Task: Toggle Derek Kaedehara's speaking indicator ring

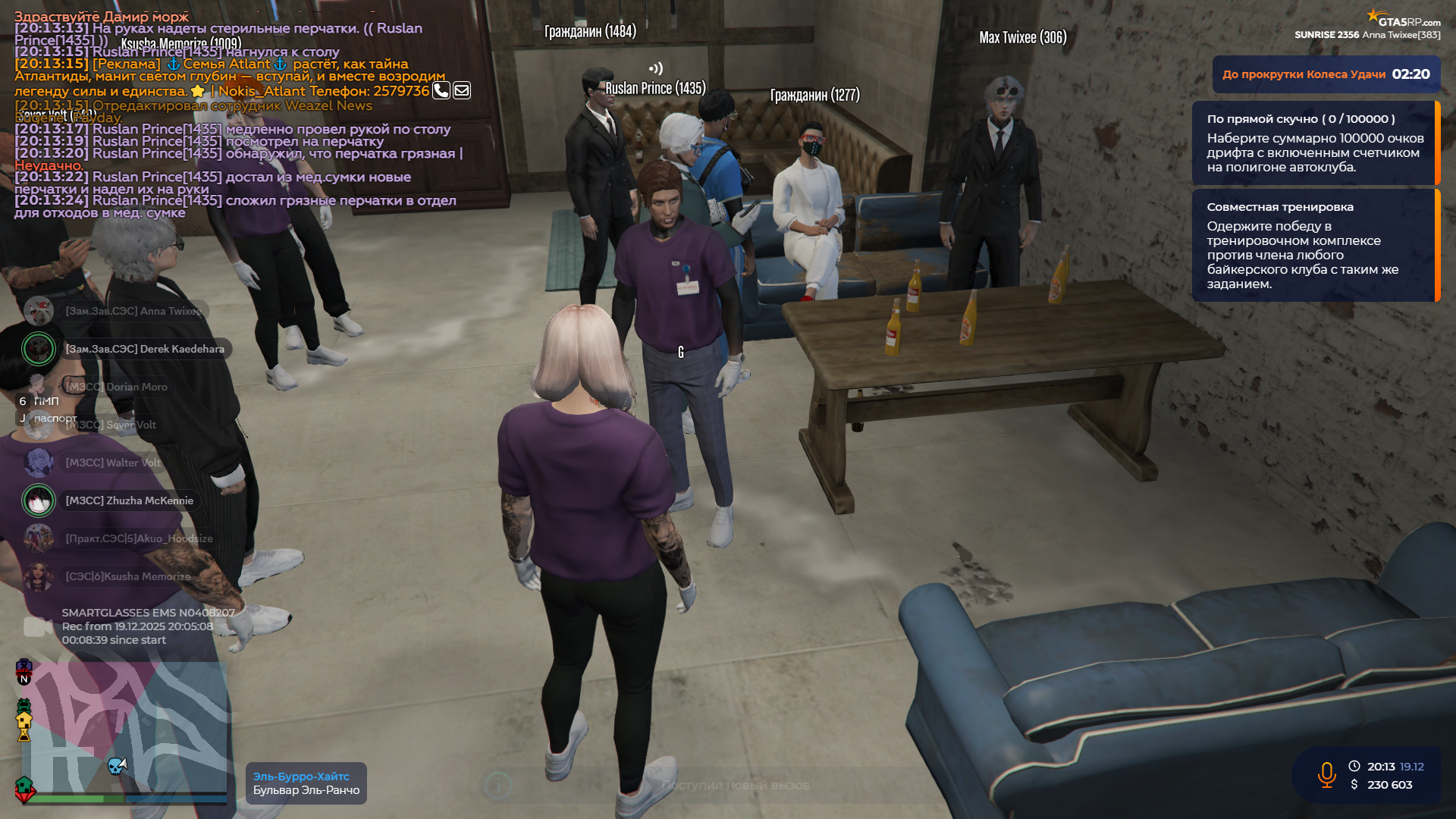Action: click(38, 349)
